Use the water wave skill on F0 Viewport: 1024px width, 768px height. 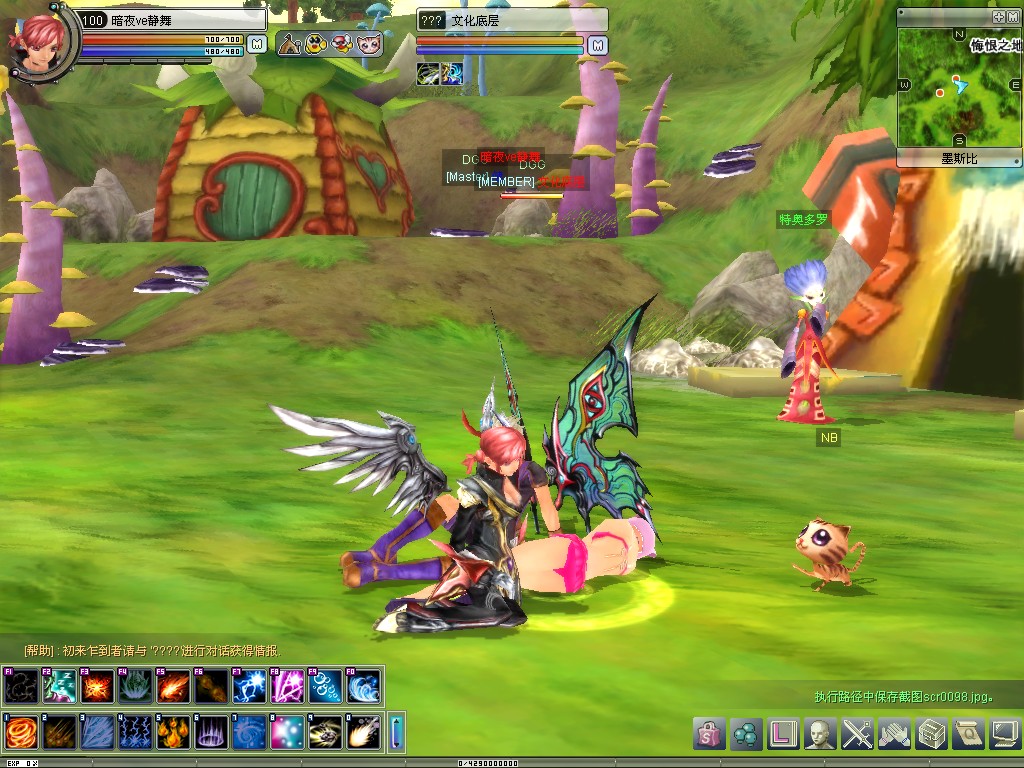click(363, 686)
